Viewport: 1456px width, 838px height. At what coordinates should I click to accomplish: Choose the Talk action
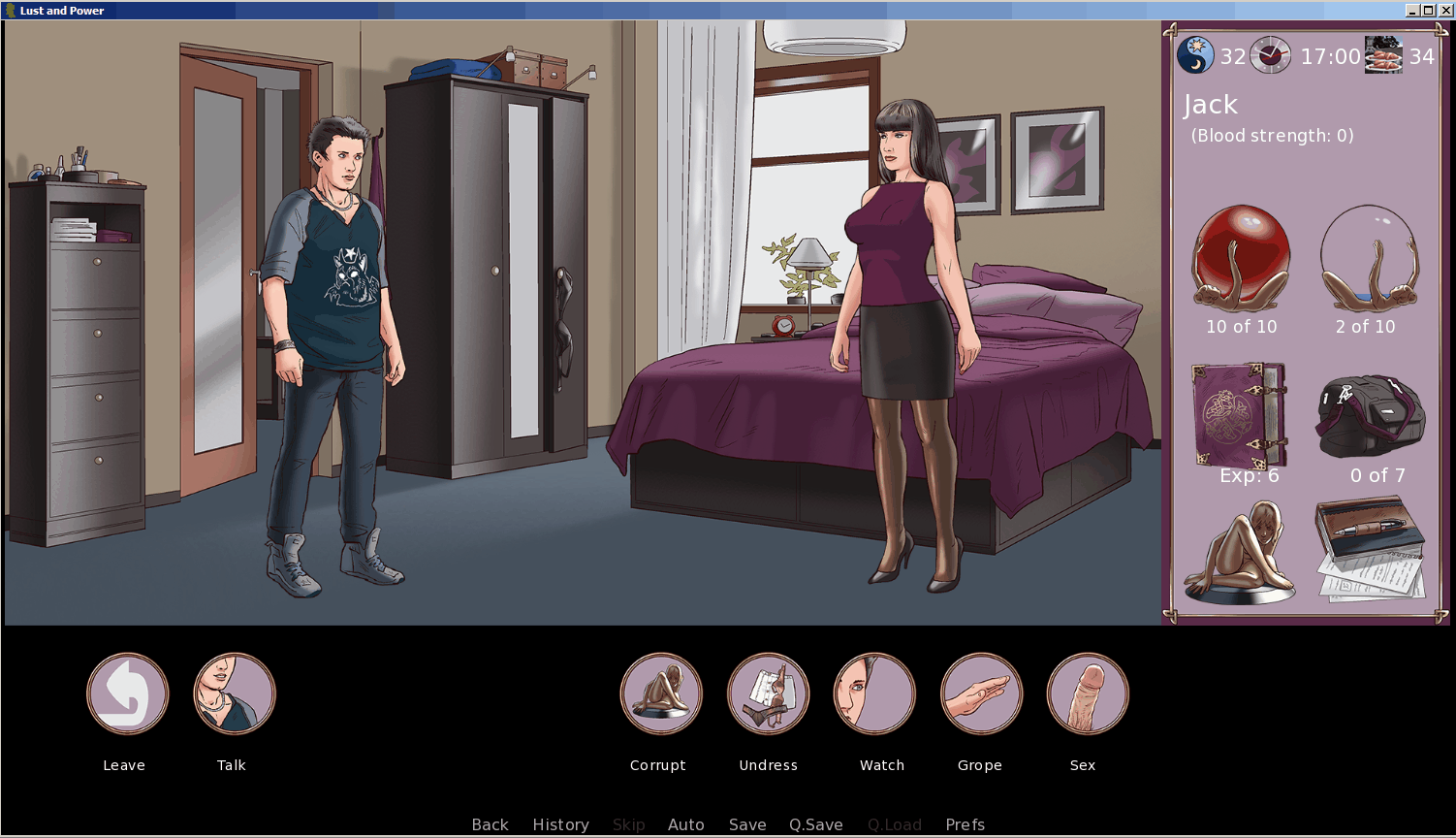(x=235, y=693)
